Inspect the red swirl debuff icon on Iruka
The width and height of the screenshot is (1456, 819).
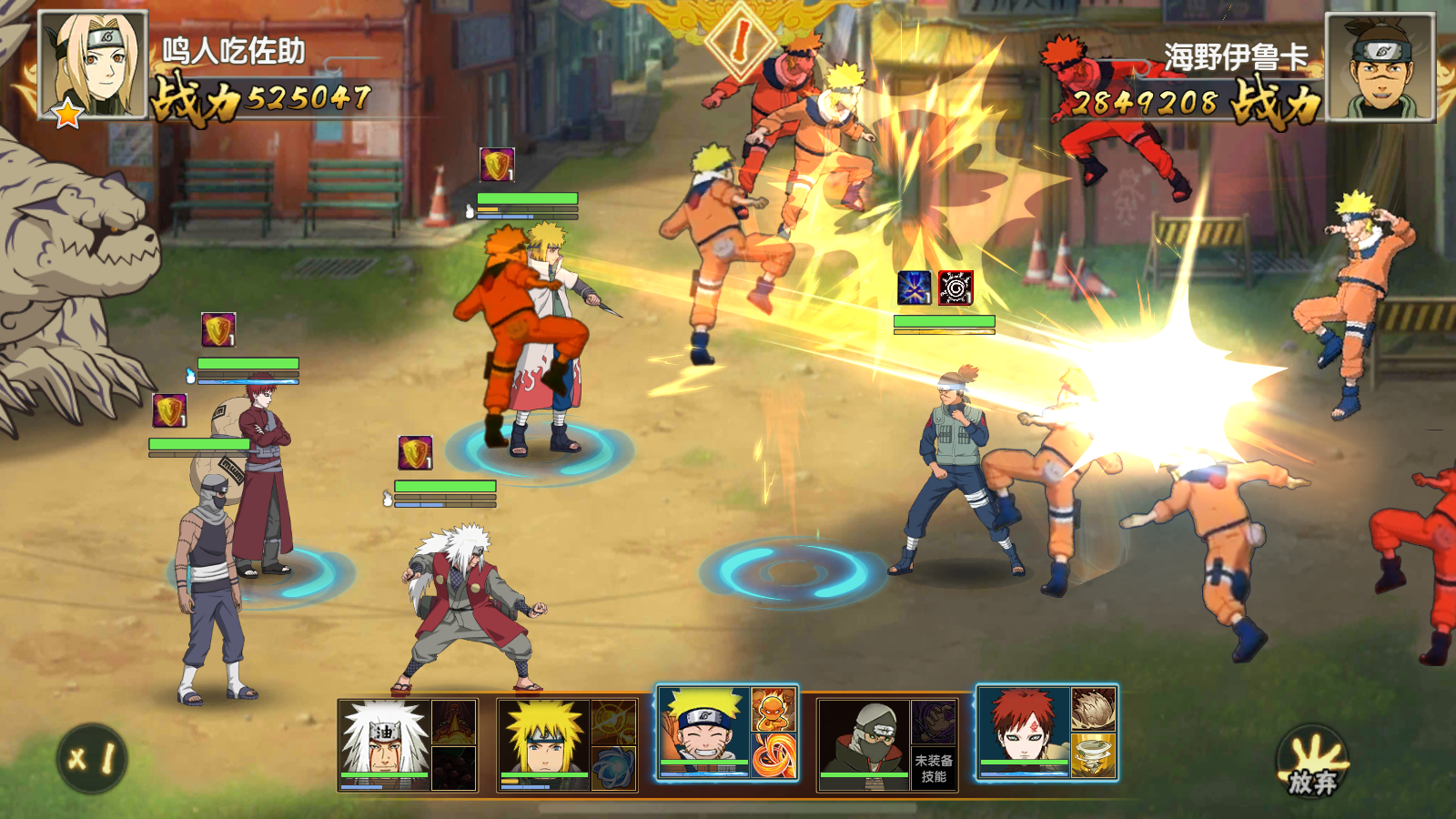955,288
